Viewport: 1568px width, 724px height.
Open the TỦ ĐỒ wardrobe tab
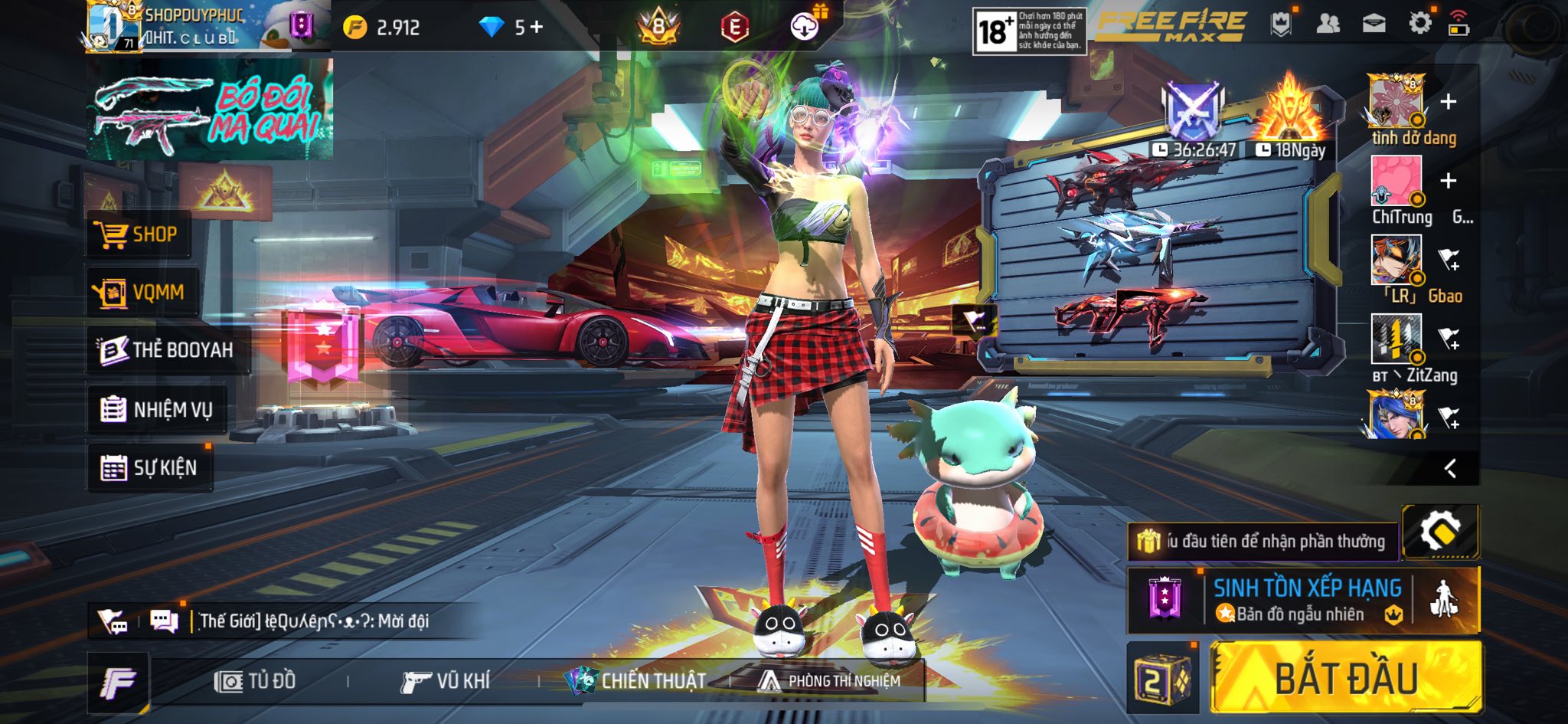pyautogui.click(x=255, y=681)
